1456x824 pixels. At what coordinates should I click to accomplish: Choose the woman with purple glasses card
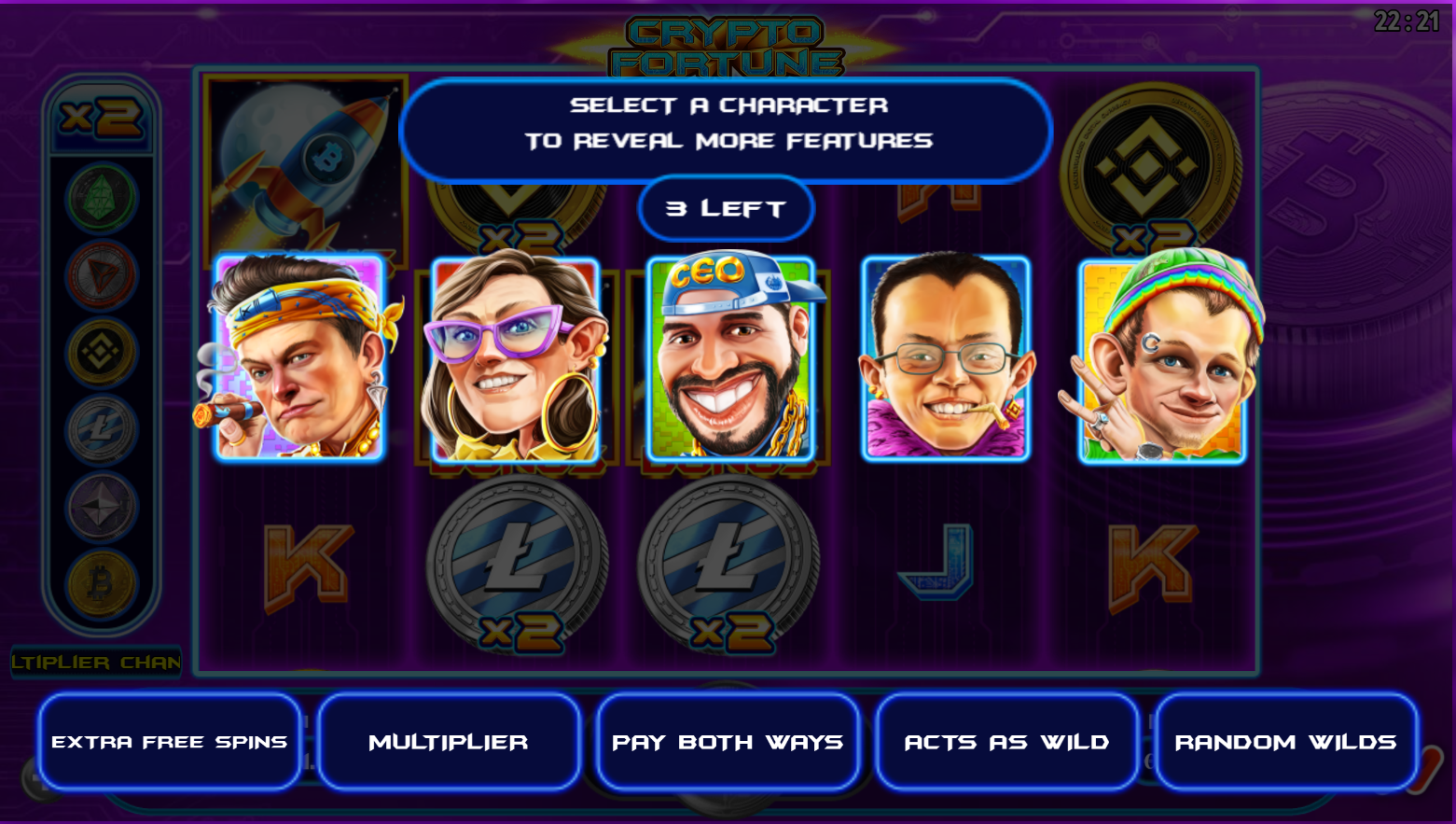(514, 361)
